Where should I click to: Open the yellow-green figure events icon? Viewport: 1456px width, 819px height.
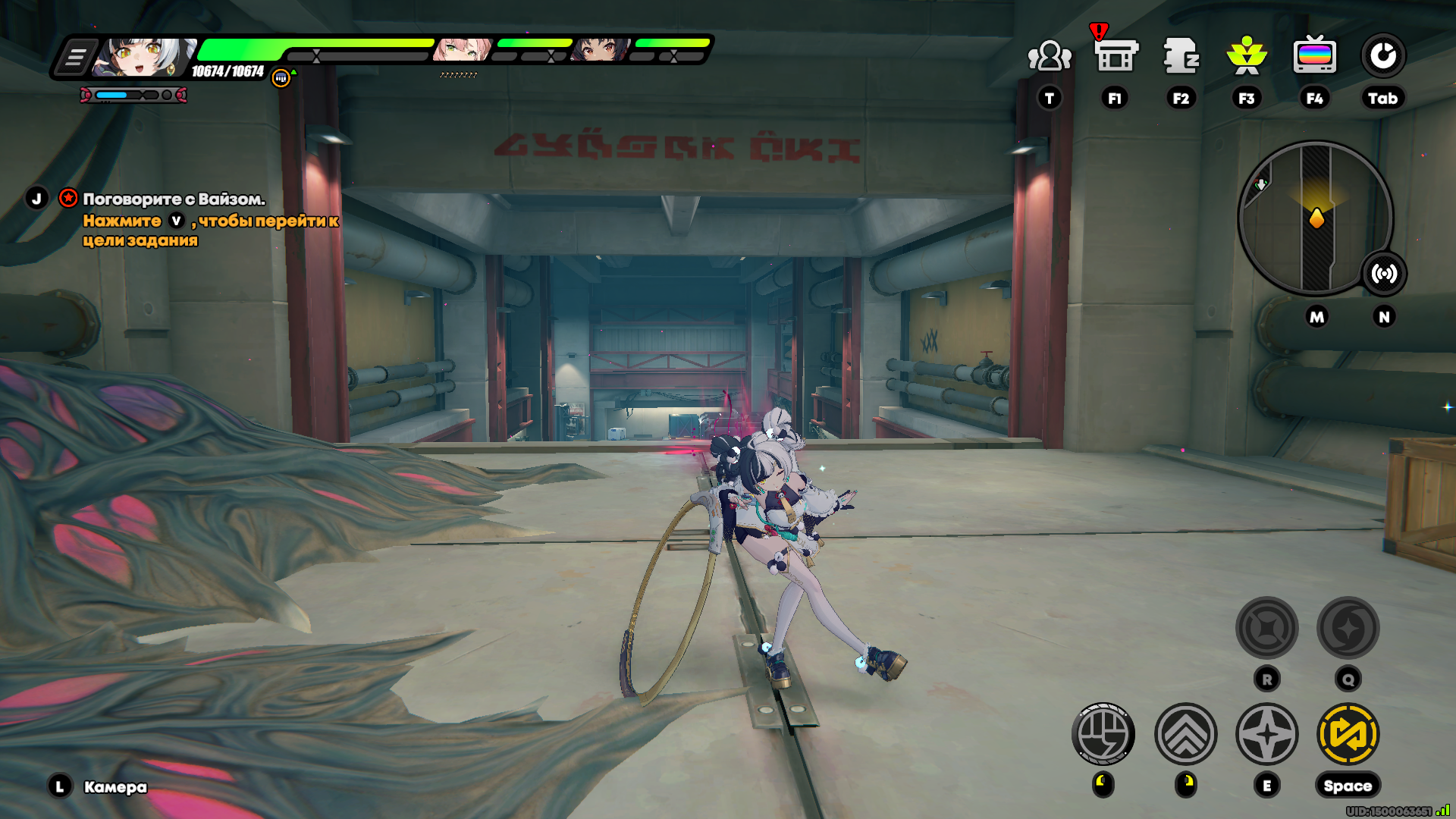[x=1247, y=56]
